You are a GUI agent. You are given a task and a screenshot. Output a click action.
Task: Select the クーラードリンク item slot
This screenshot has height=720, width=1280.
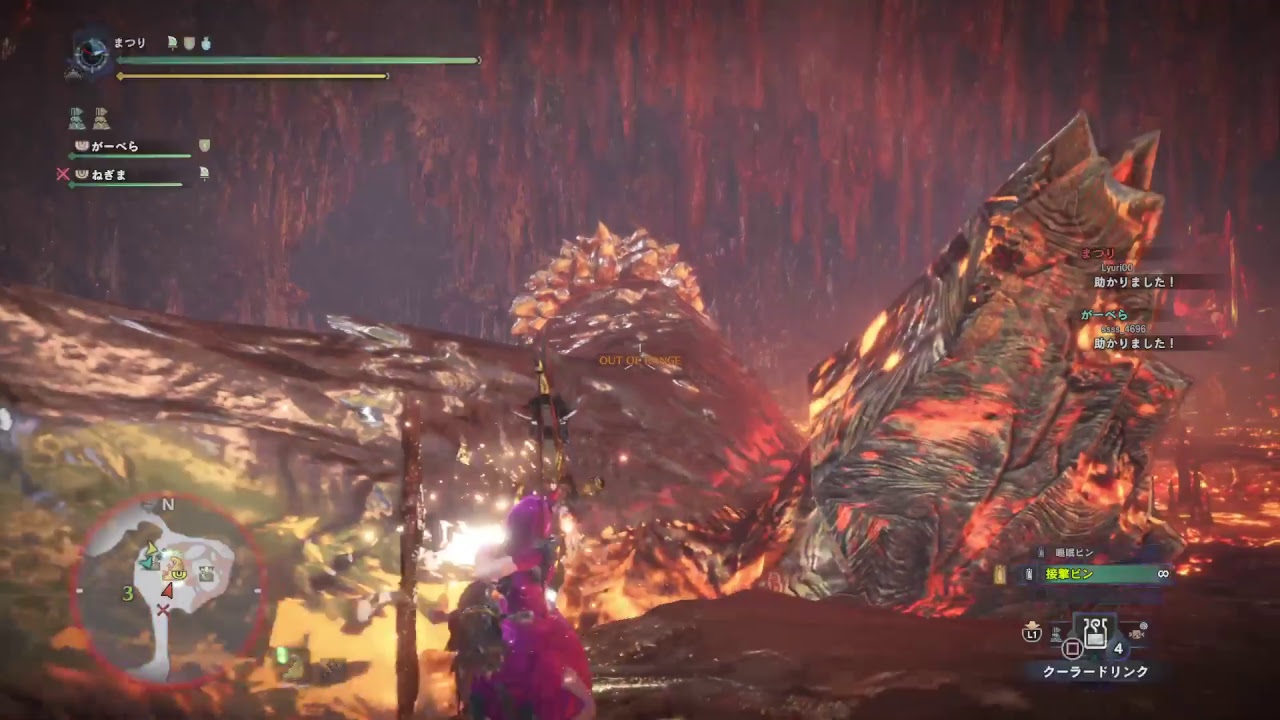click(1097, 632)
